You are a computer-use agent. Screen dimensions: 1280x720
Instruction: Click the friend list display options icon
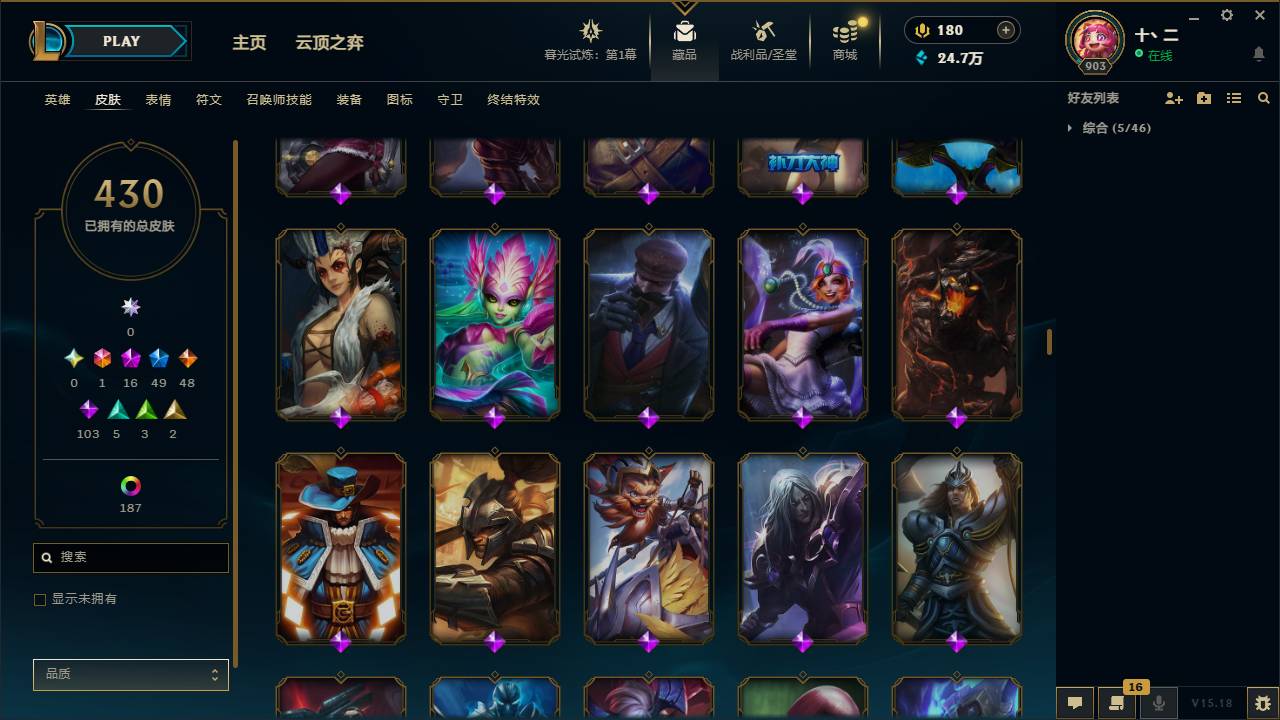tap(1233, 97)
